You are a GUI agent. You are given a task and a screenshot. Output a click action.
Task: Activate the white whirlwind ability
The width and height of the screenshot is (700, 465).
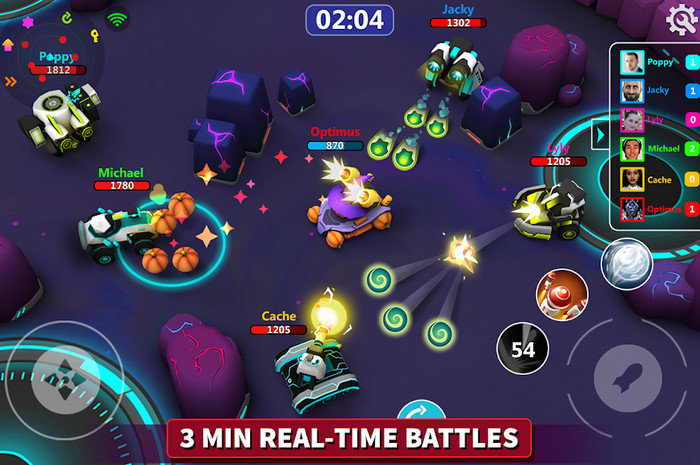(x=626, y=264)
